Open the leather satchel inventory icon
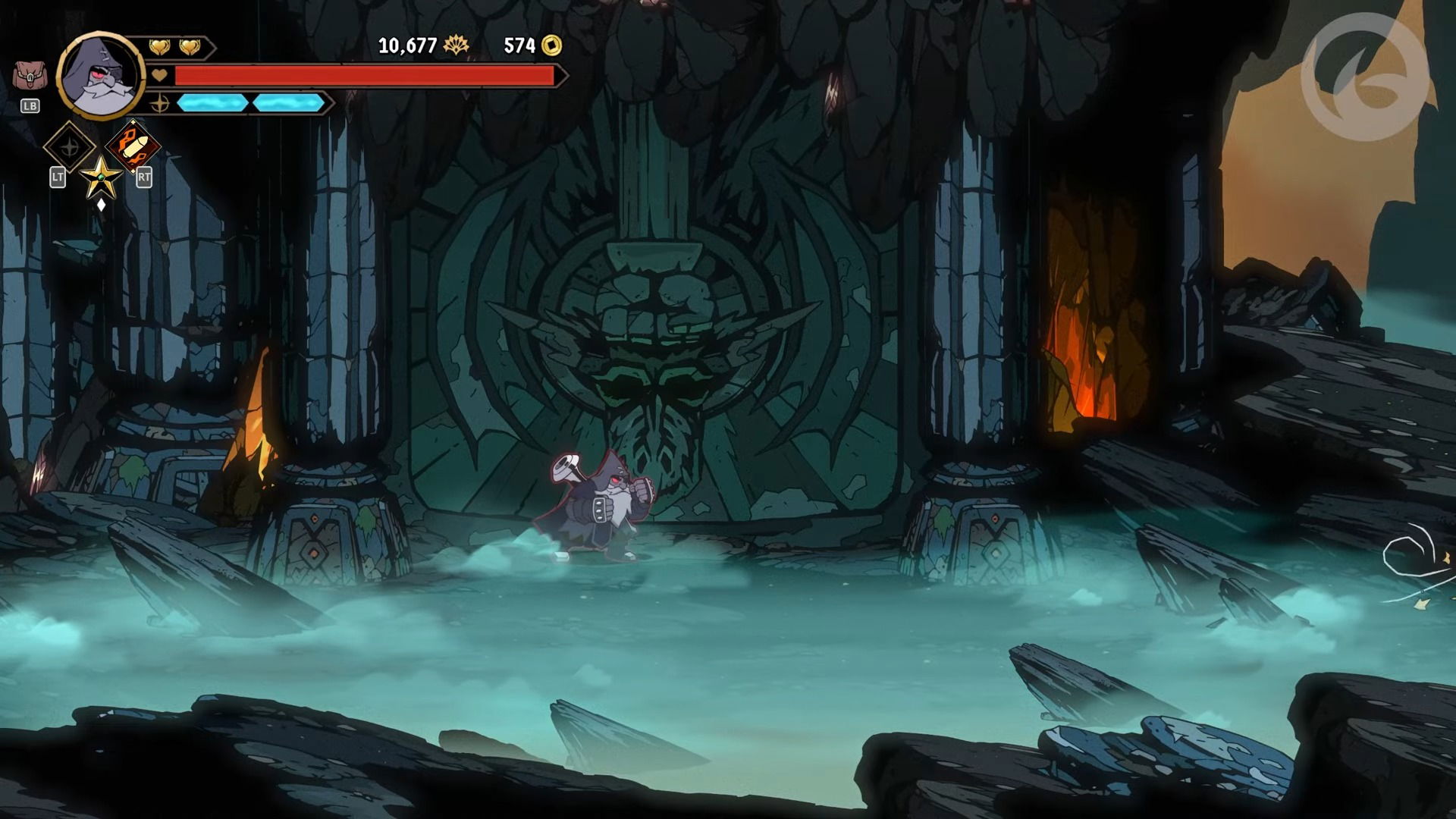1456x819 pixels. (30, 77)
